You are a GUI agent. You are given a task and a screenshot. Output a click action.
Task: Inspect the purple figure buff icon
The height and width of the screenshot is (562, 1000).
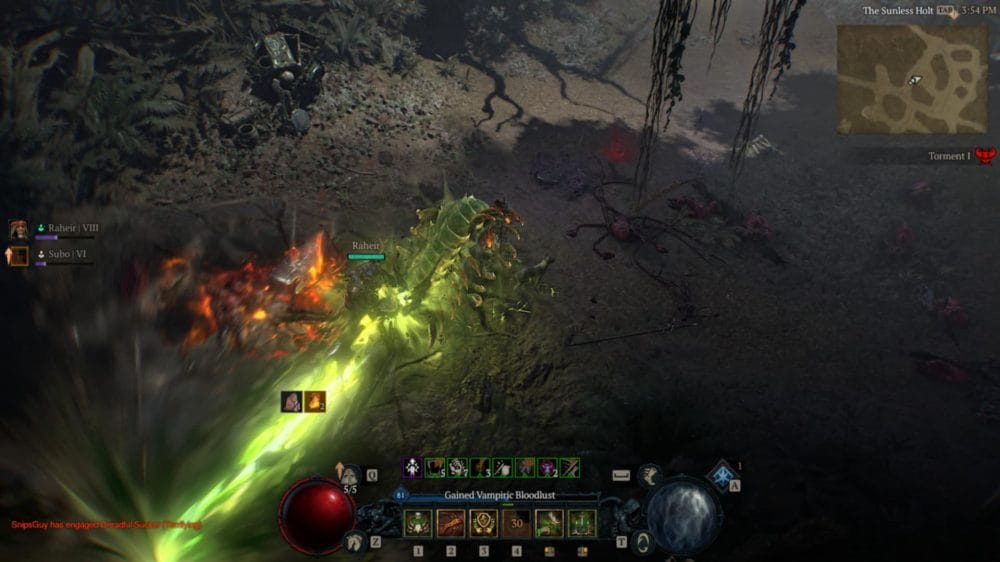tap(412, 467)
